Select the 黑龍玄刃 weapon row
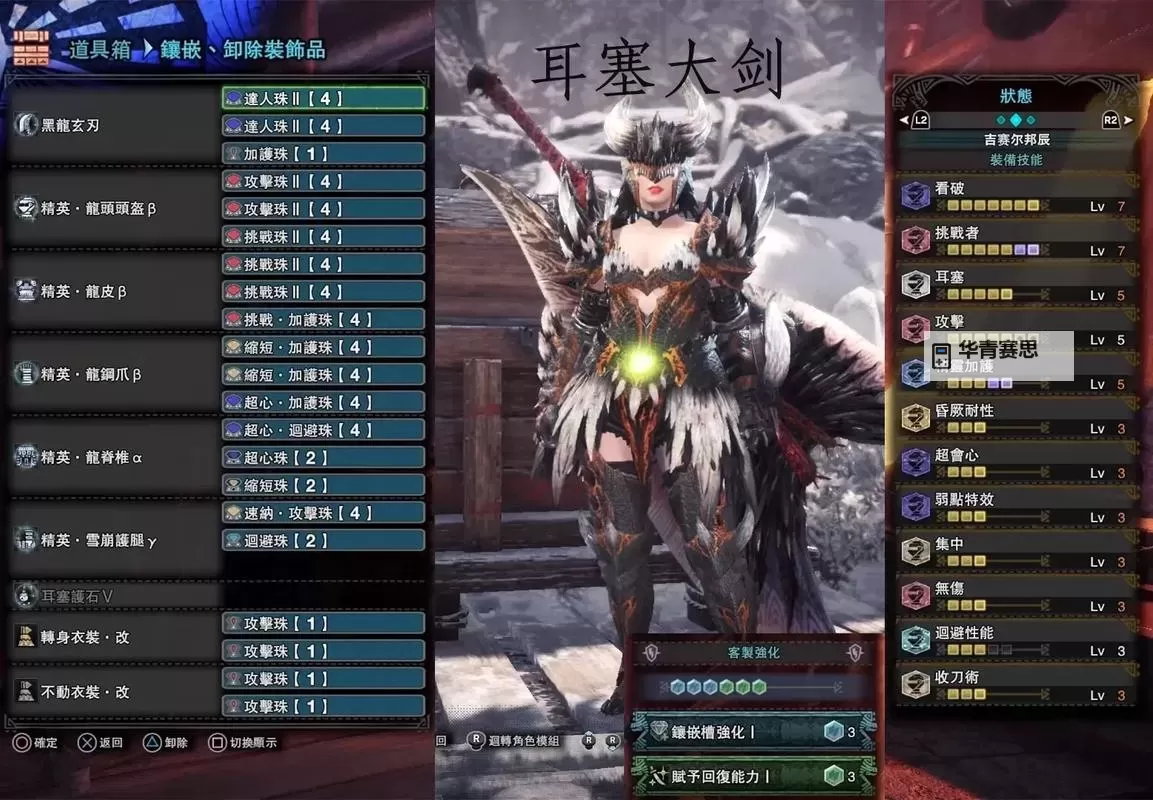Viewport: 1153px width, 800px height. (x=112, y=126)
